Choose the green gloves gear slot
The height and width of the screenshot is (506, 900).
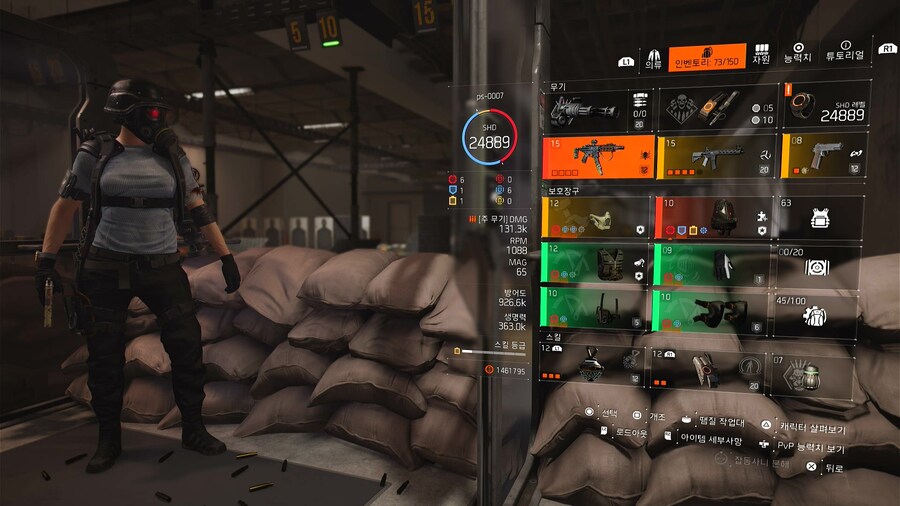pos(715,264)
